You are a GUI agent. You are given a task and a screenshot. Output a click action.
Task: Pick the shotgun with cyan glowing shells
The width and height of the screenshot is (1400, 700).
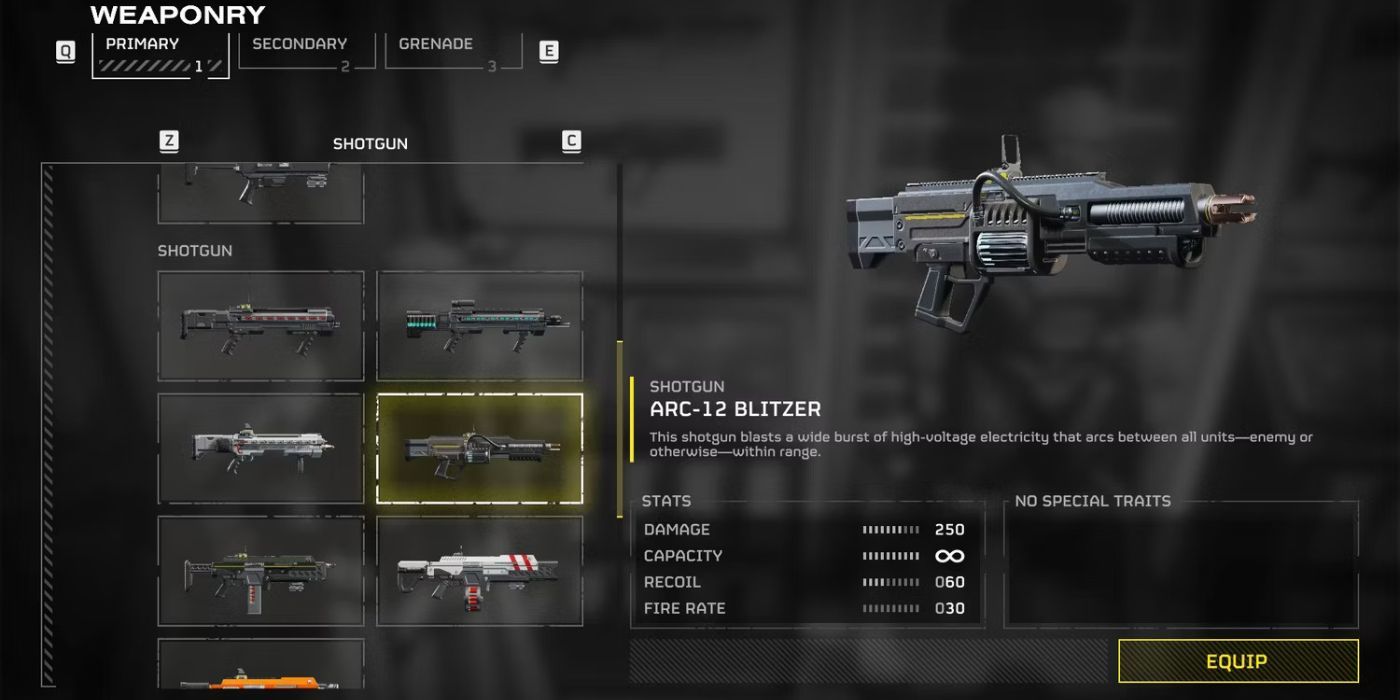480,326
